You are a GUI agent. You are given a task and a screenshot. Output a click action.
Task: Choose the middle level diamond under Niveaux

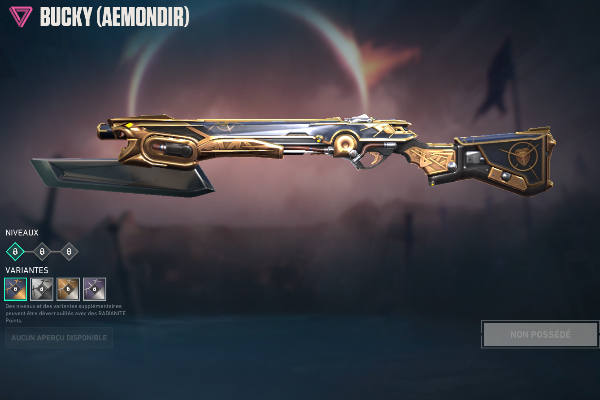[42, 251]
